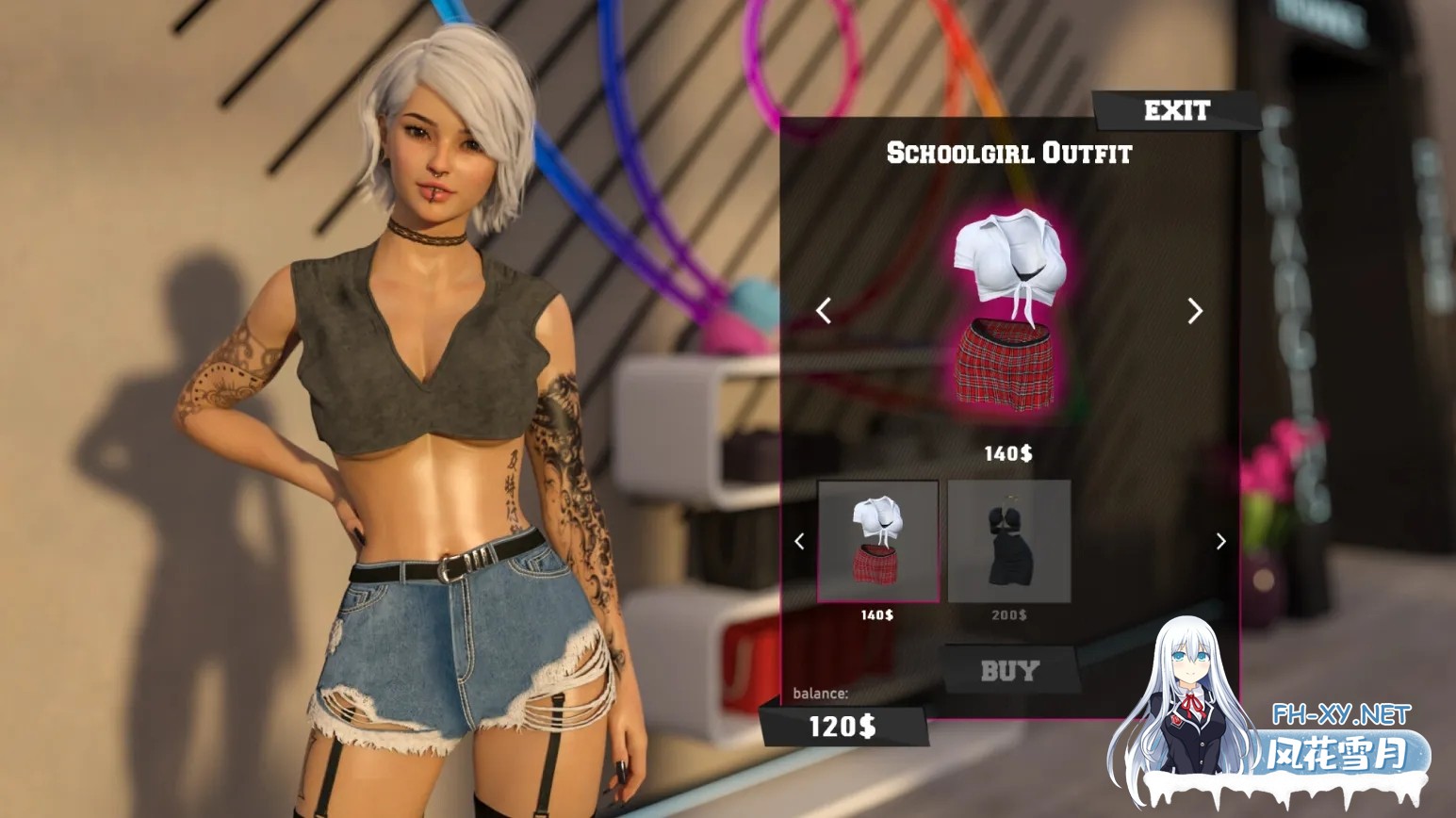1456x818 pixels.
Task: Page the thumbnail row left with the small arrow
Action: pos(799,542)
